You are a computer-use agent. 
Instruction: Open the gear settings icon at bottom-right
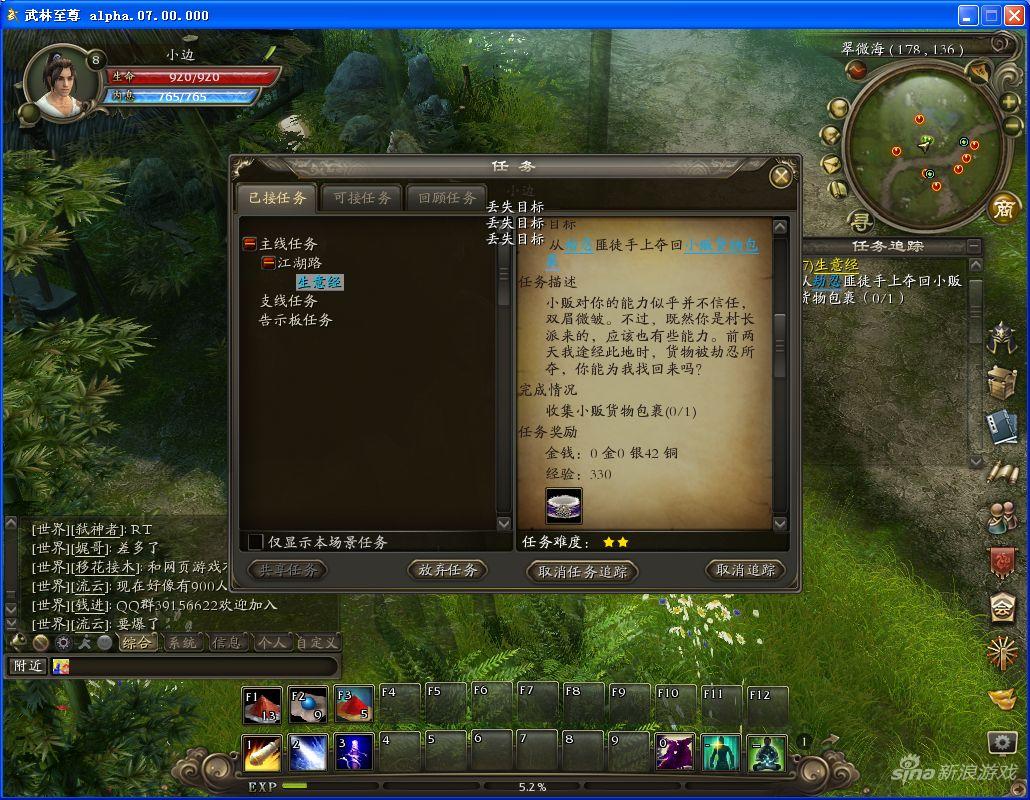(1002, 742)
